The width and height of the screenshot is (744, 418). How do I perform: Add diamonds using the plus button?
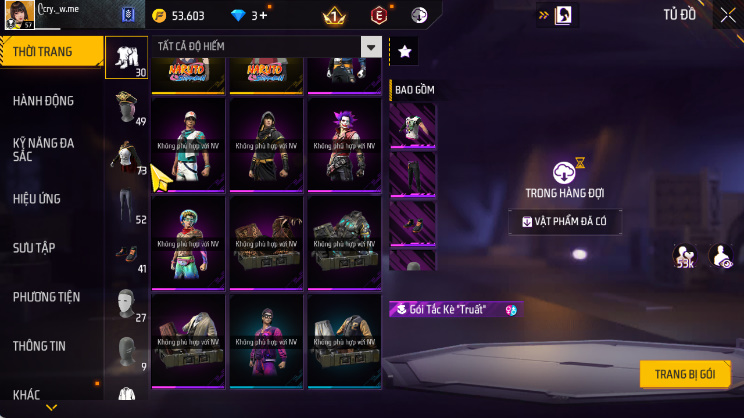click(x=263, y=15)
